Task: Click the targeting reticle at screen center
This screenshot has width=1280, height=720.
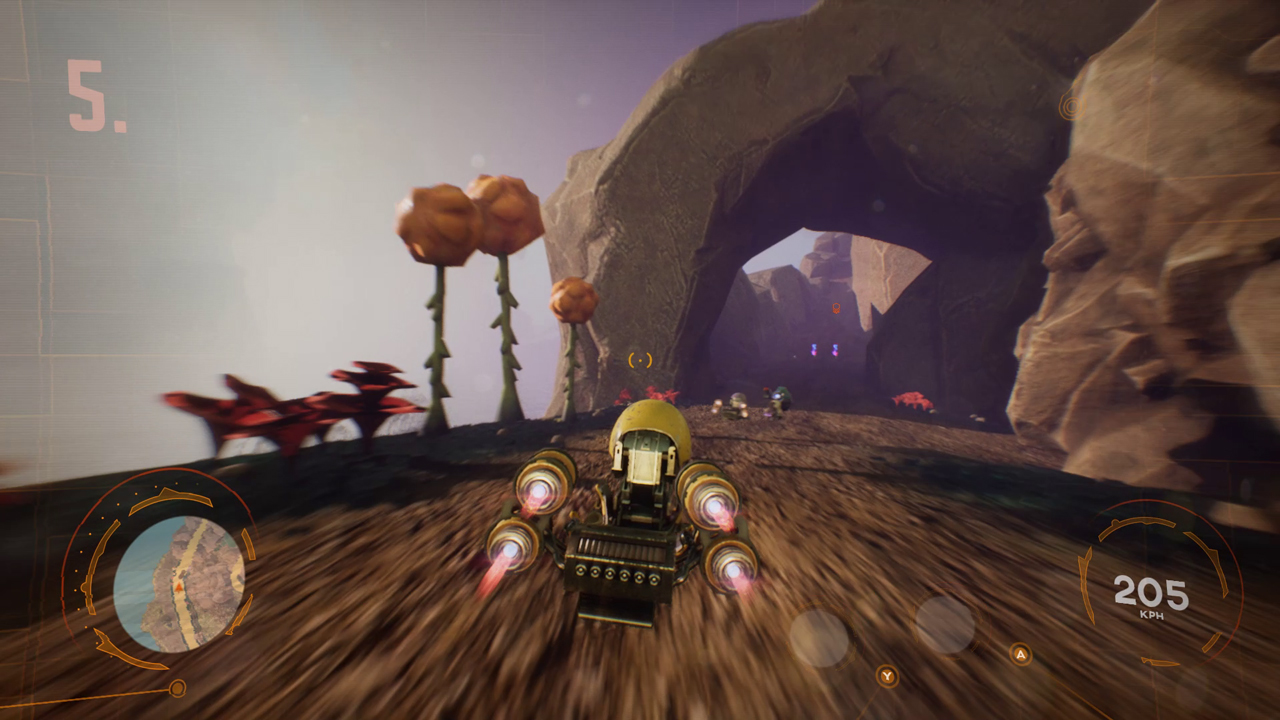Action: click(x=640, y=360)
